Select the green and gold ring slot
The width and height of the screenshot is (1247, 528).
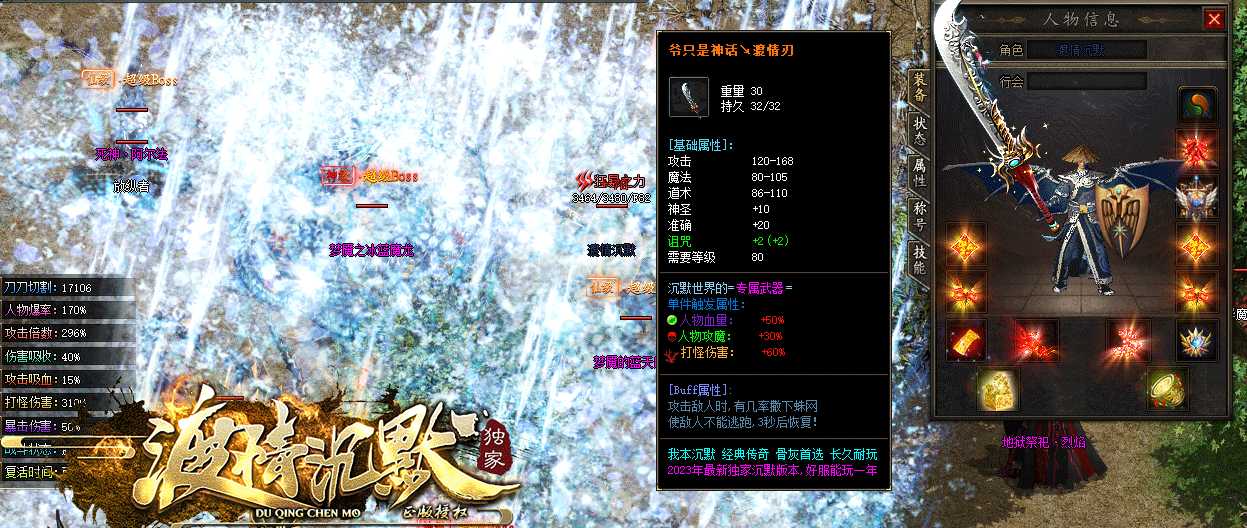1166,388
